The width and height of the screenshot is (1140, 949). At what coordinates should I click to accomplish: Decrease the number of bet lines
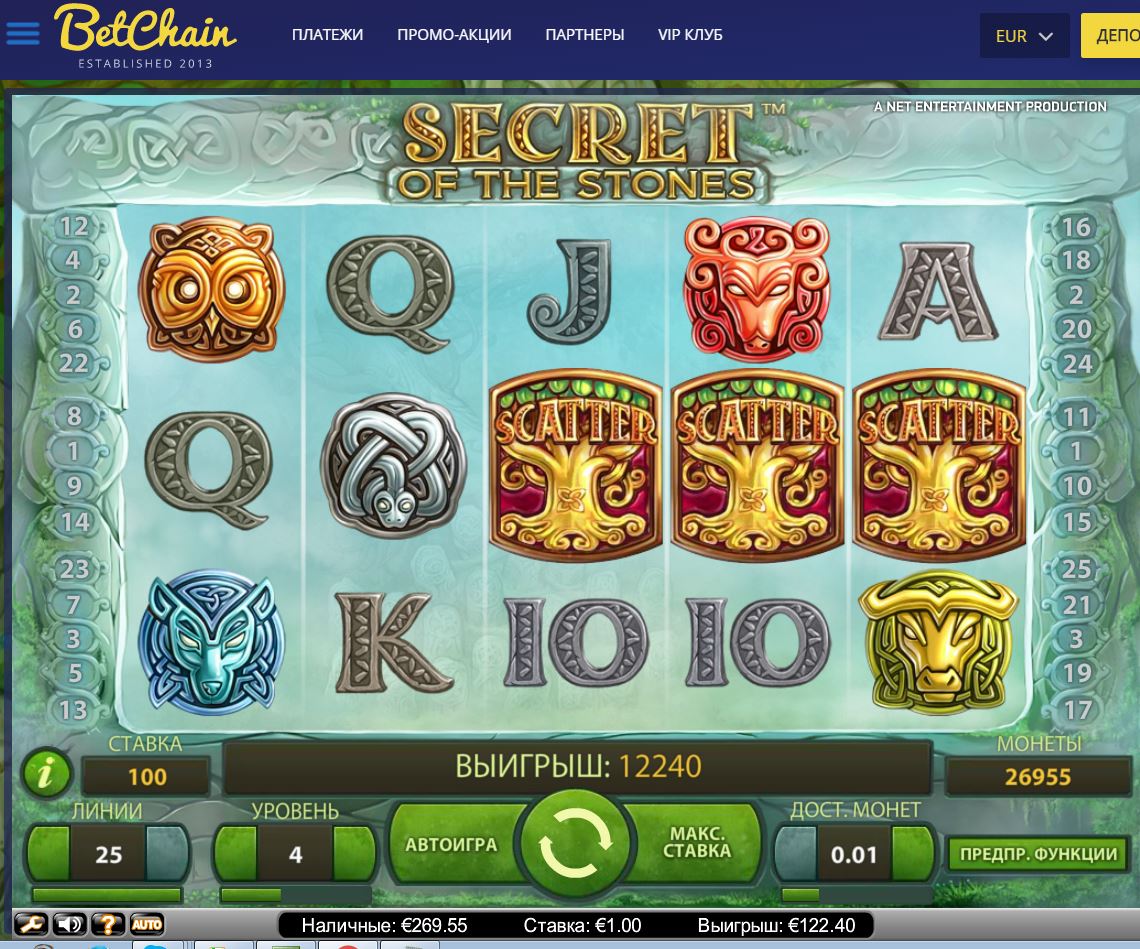(47, 853)
